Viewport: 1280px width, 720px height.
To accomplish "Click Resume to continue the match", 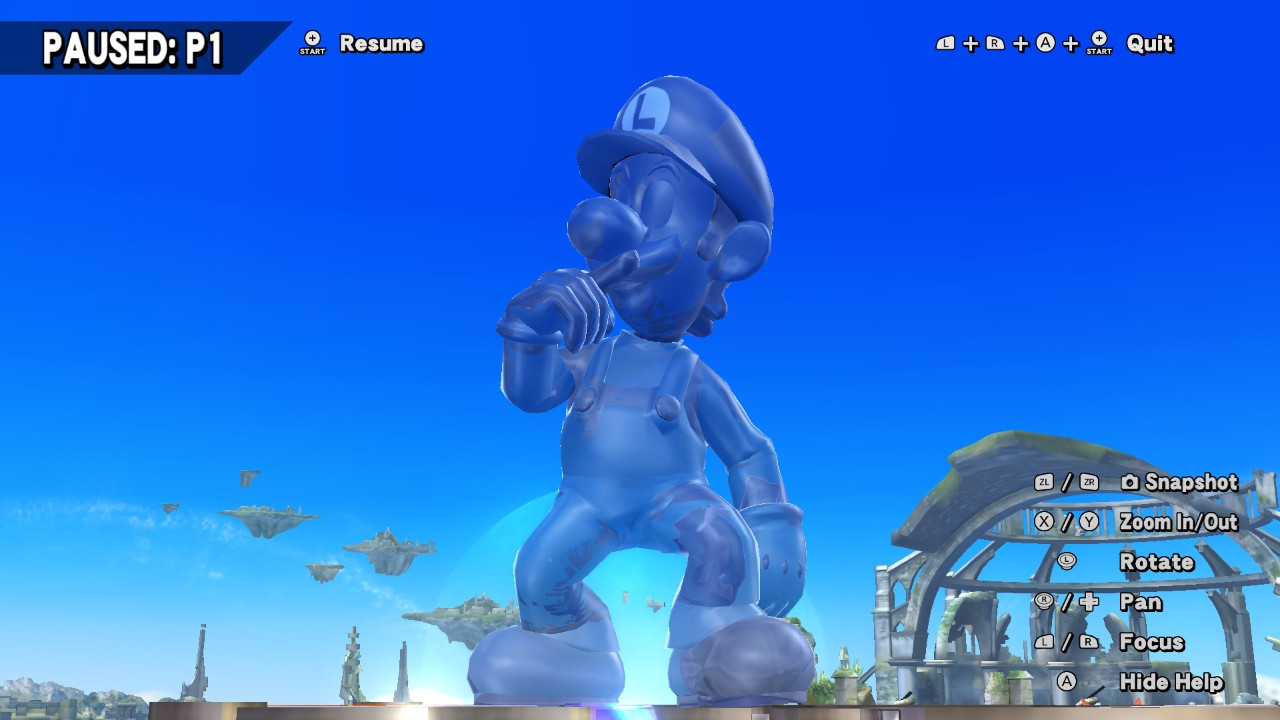I will pos(382,45).
